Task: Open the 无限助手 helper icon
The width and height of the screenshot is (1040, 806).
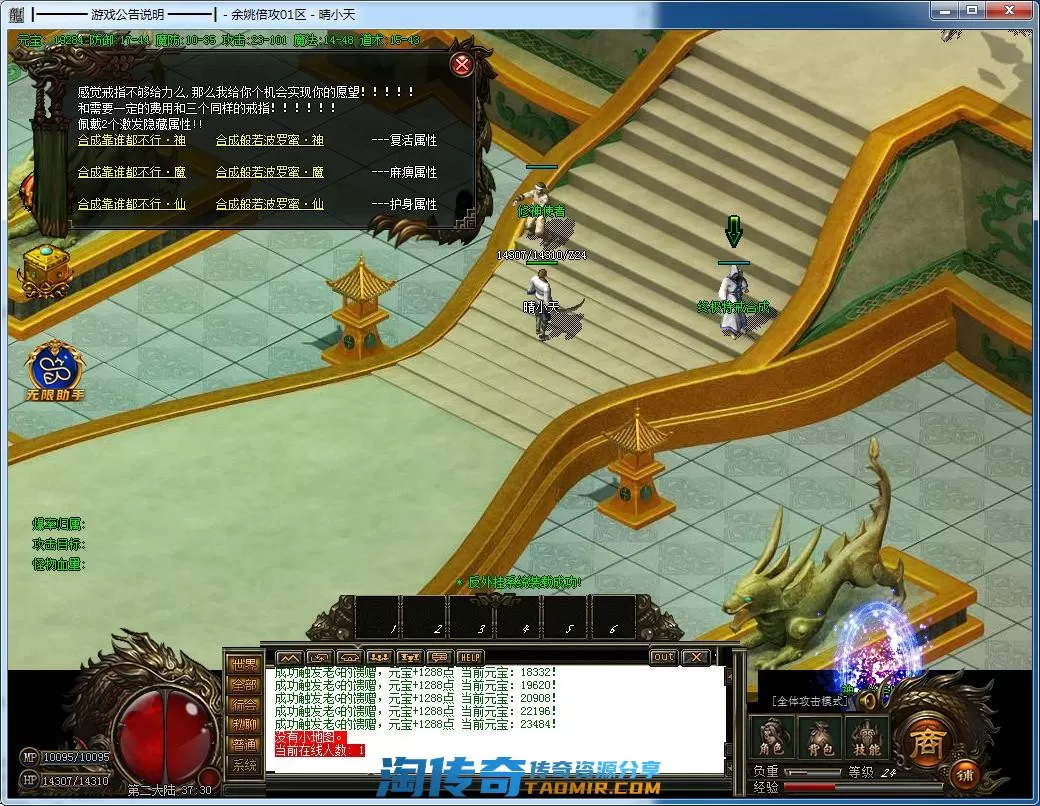Action: coord(55,371)
